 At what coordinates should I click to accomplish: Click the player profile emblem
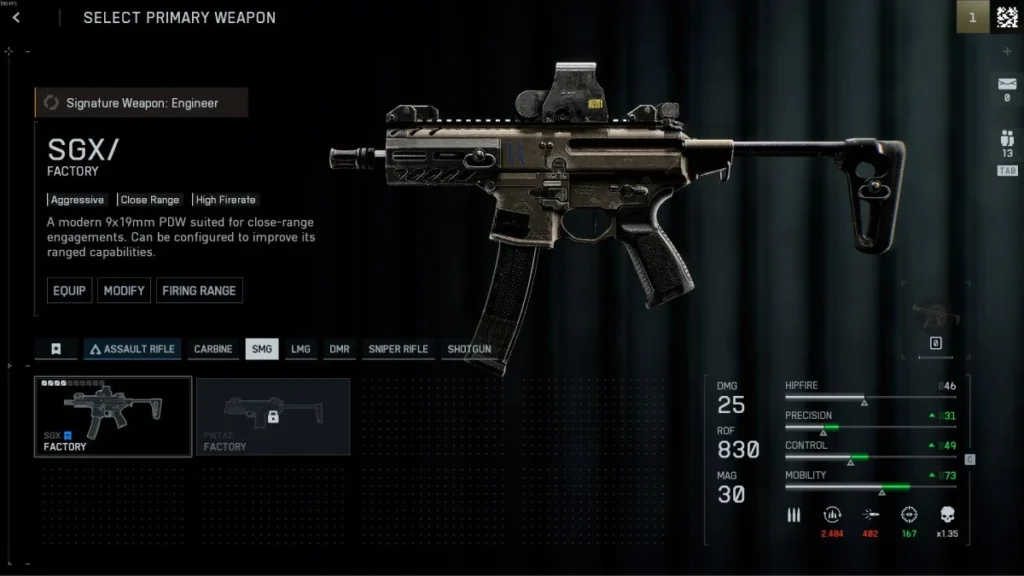1006,18
